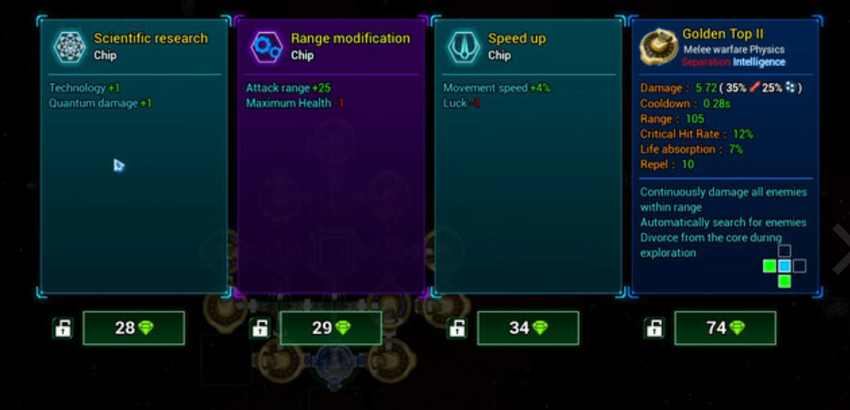Choose the Range modification chip card
This screenshot has width=850, height=410.
(330, 158)
